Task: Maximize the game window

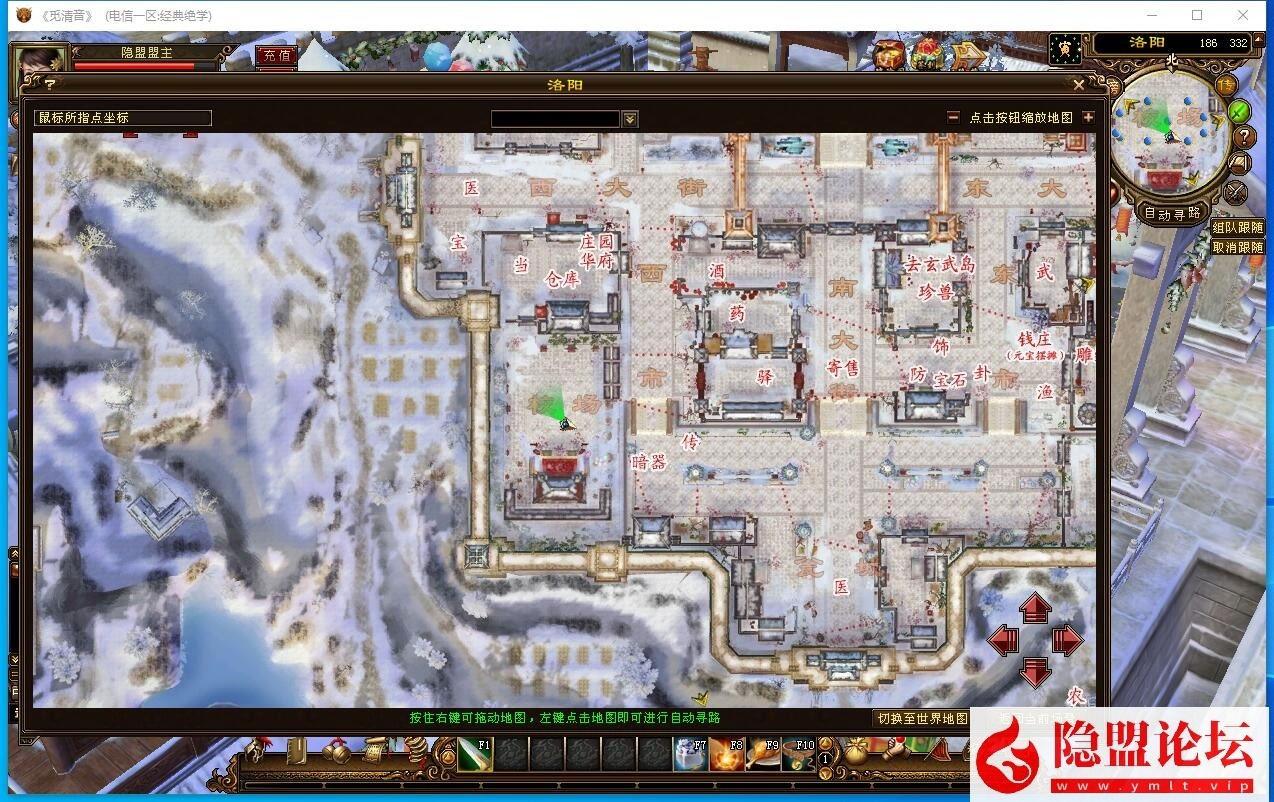Action: (x=1197, y=15)
